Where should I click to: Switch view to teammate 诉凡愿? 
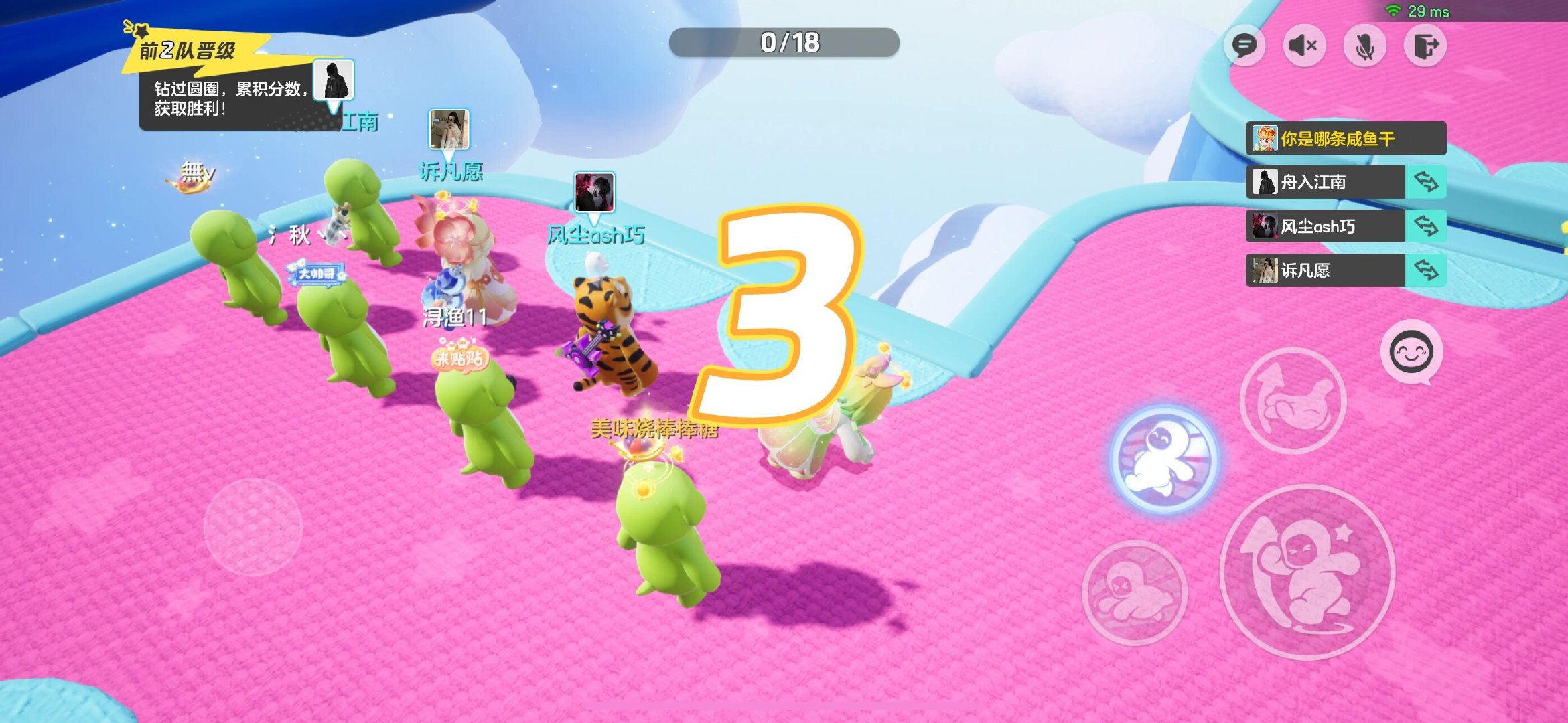coord(1426,270)
